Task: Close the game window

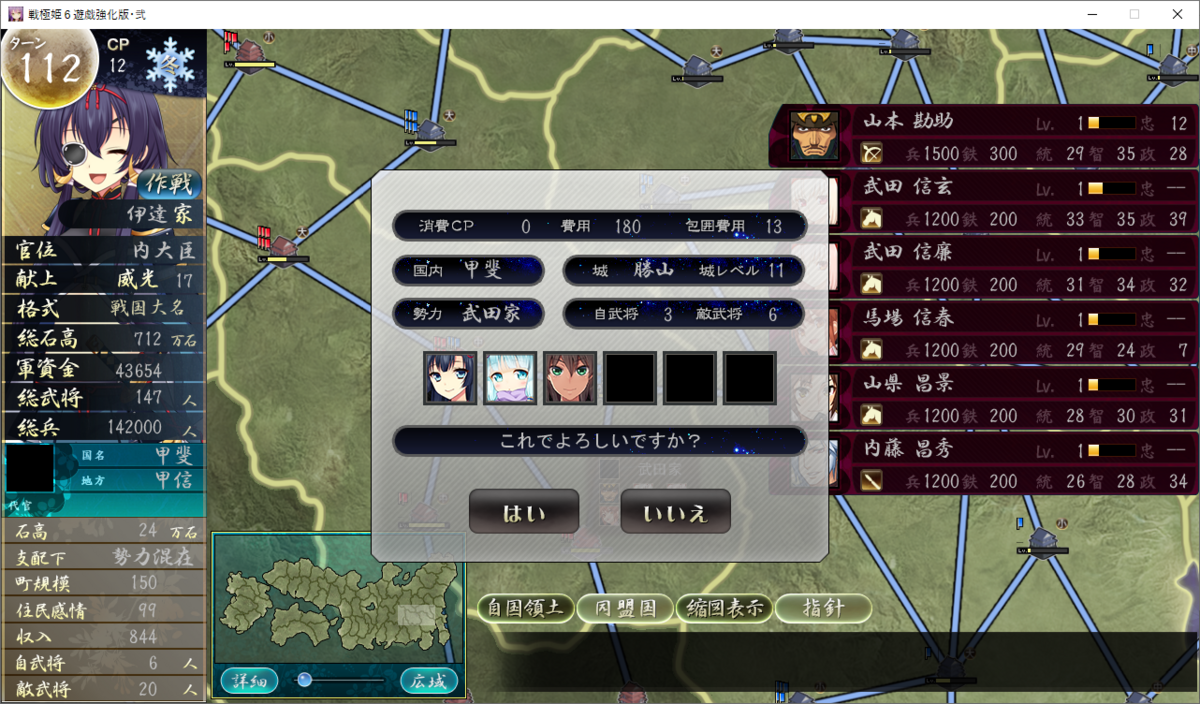Action: tap(1178, 14)
